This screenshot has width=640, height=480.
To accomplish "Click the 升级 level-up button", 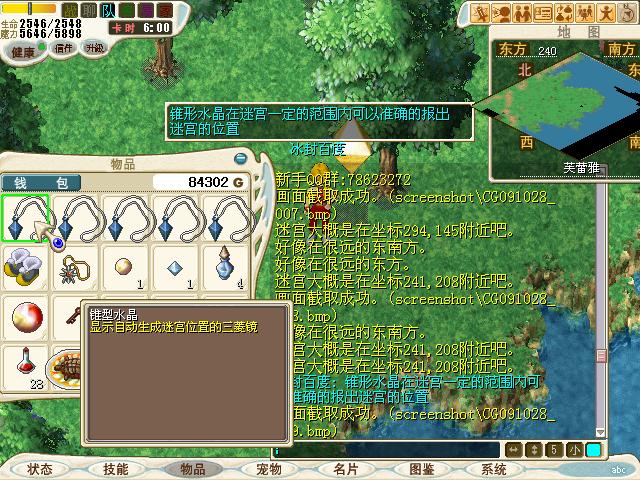I will (94, 48).
